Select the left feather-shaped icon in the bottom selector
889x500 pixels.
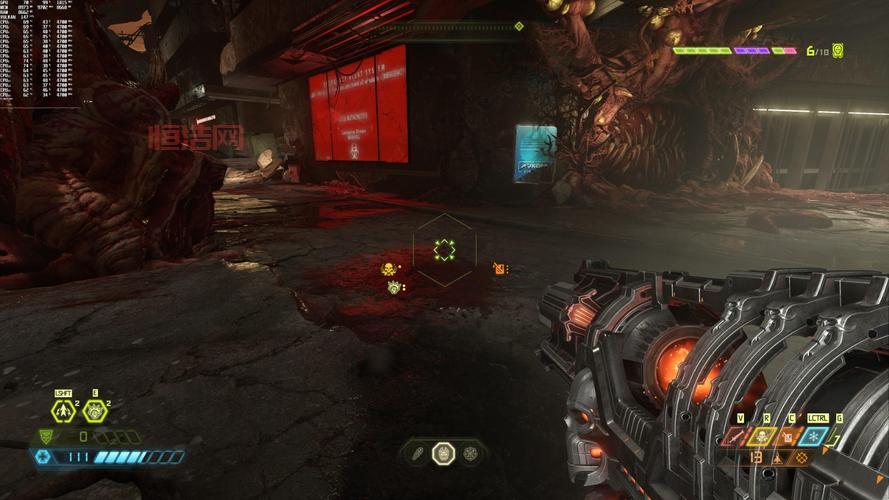click(416, 454)
